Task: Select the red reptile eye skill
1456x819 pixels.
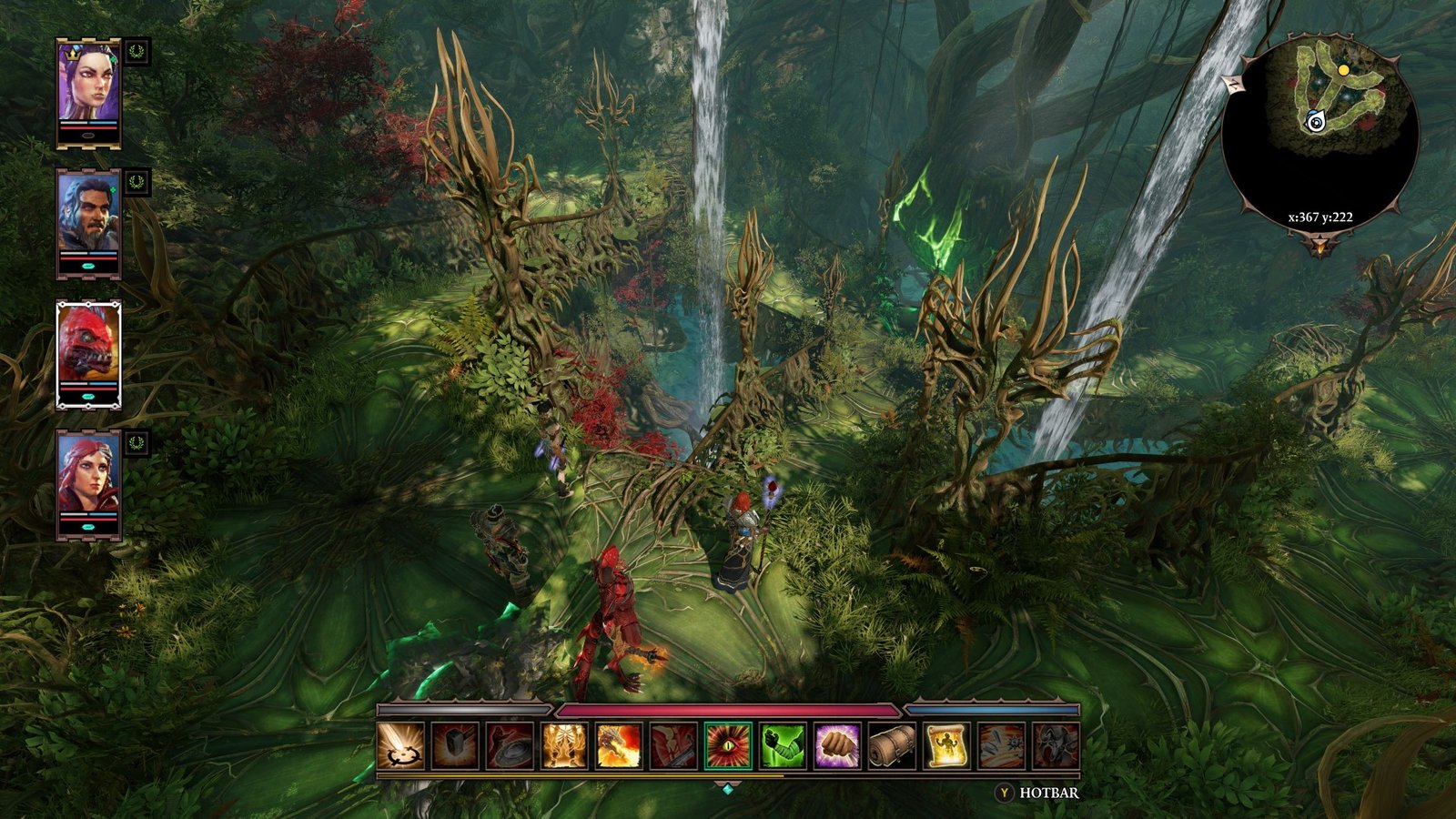Action: (728, 746)
